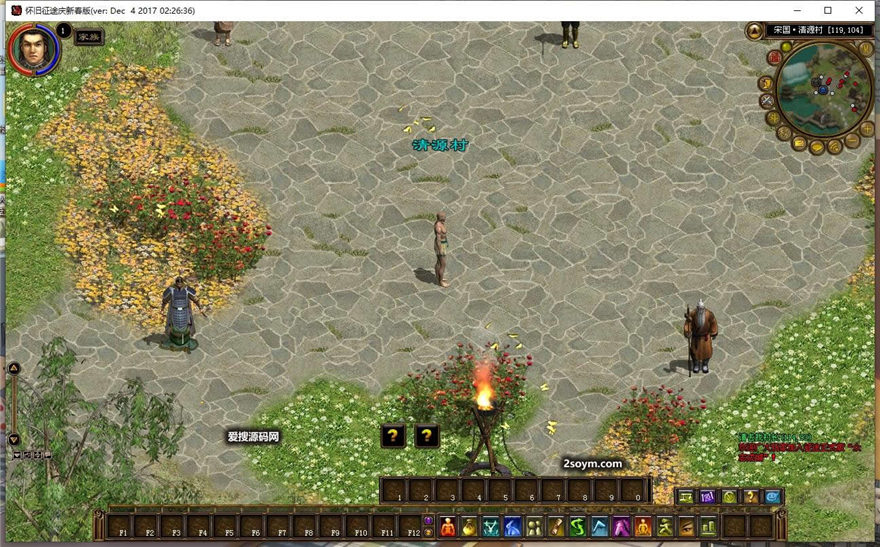This screenshot has width=880, height=547.
Task: Click the green running figure icon
Action: [665, 526]
